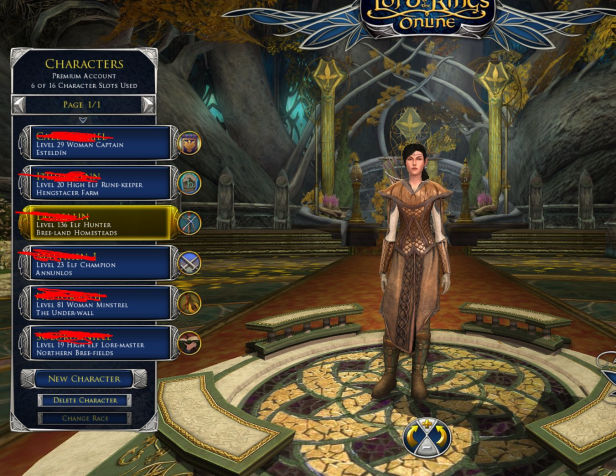Image resolution: width=616 pixels, height=476 pixels.
Task: Open the Change Race option
Action: click(84, 418)
